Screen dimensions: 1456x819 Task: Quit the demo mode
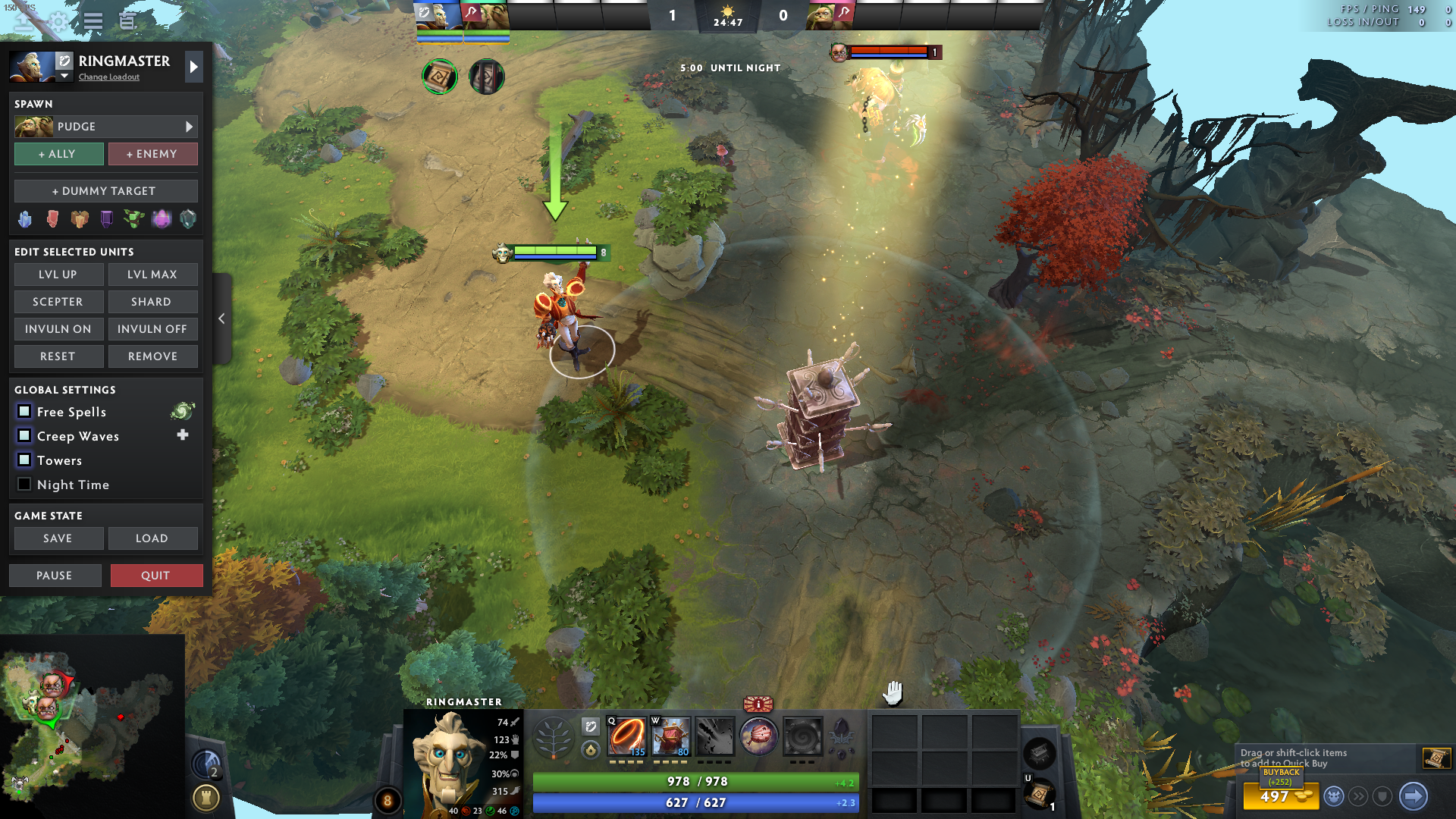(156, 576)
